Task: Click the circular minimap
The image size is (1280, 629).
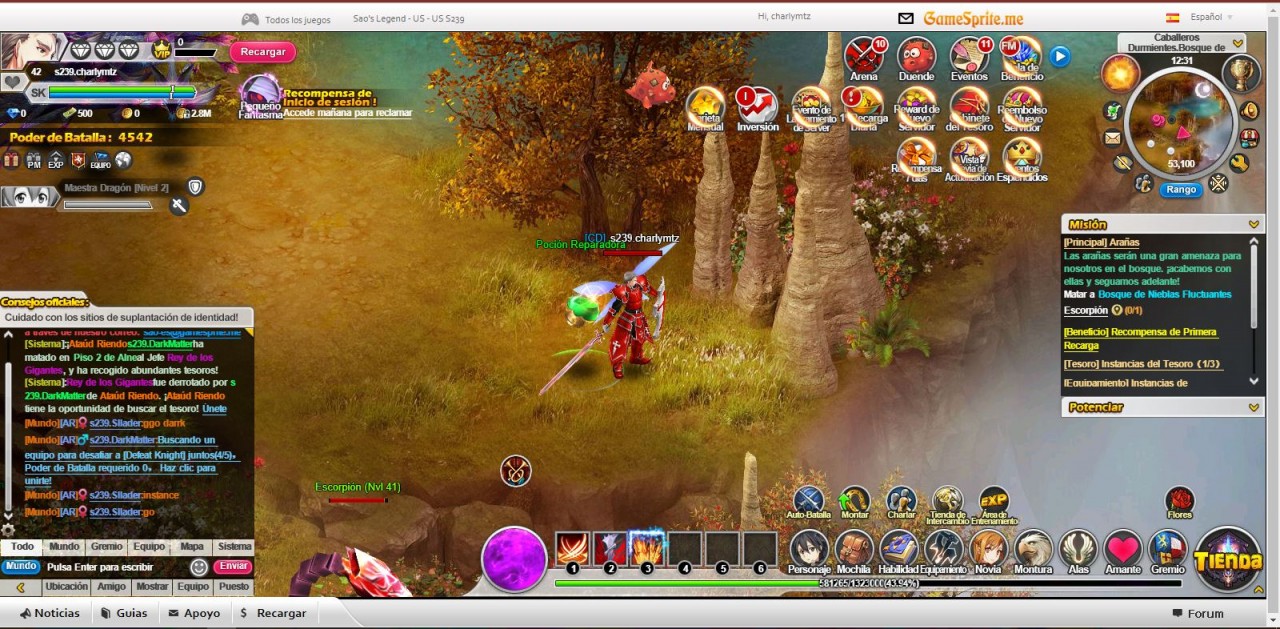Action: tap(1180, 121)
